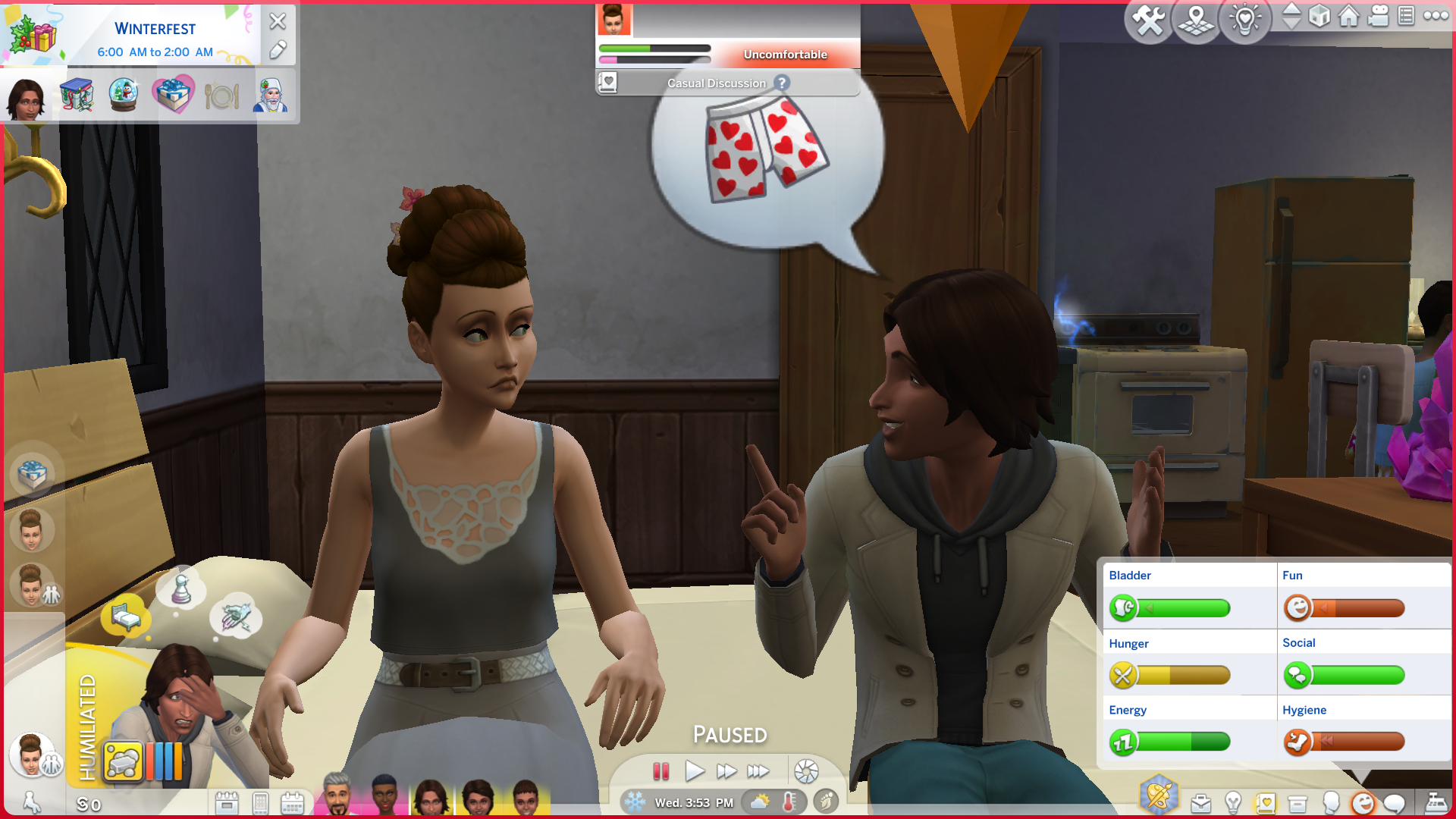The width and height of the screenshot is (1456, 819).
Task: Open the Inventory box panel
Action: click(1298, 803)
